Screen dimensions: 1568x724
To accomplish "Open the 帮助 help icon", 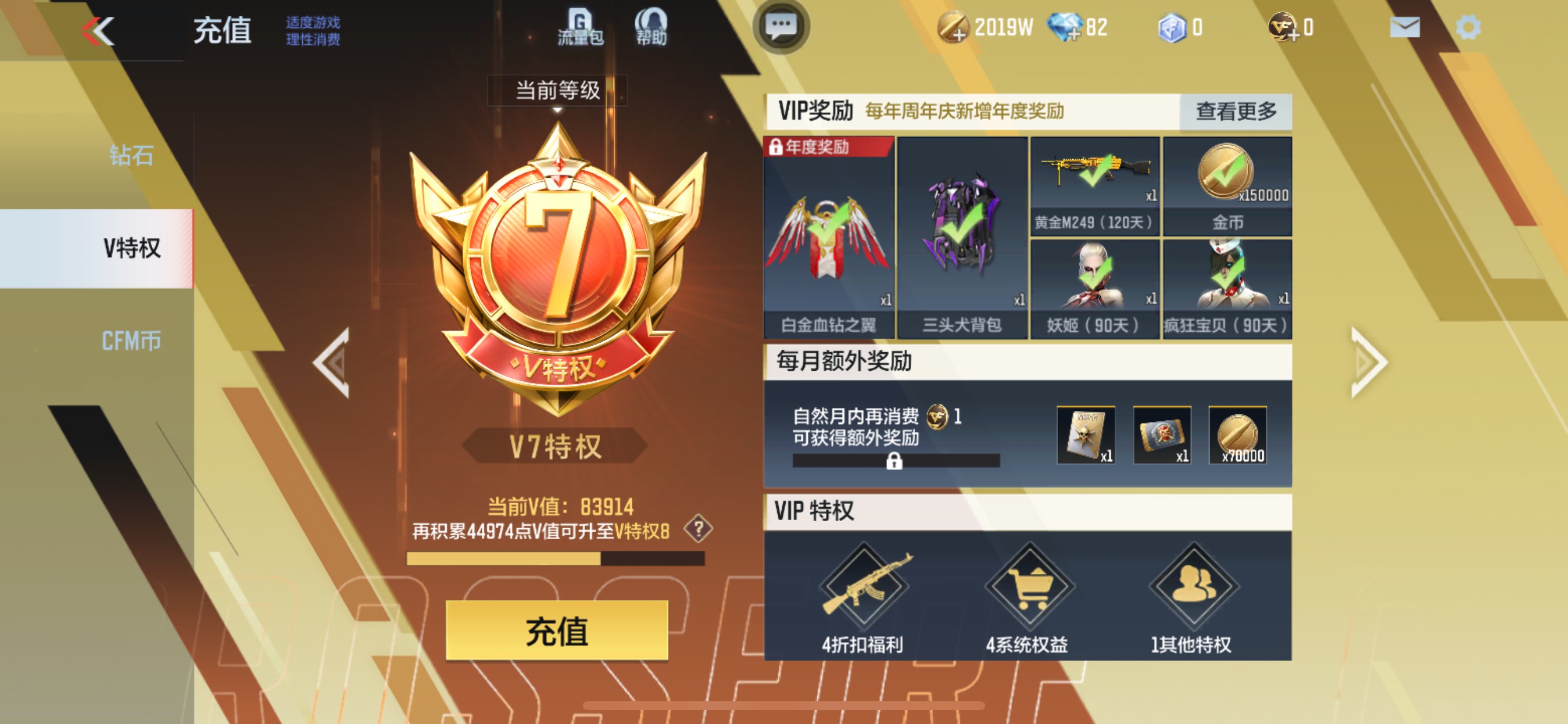I will 652,26.
